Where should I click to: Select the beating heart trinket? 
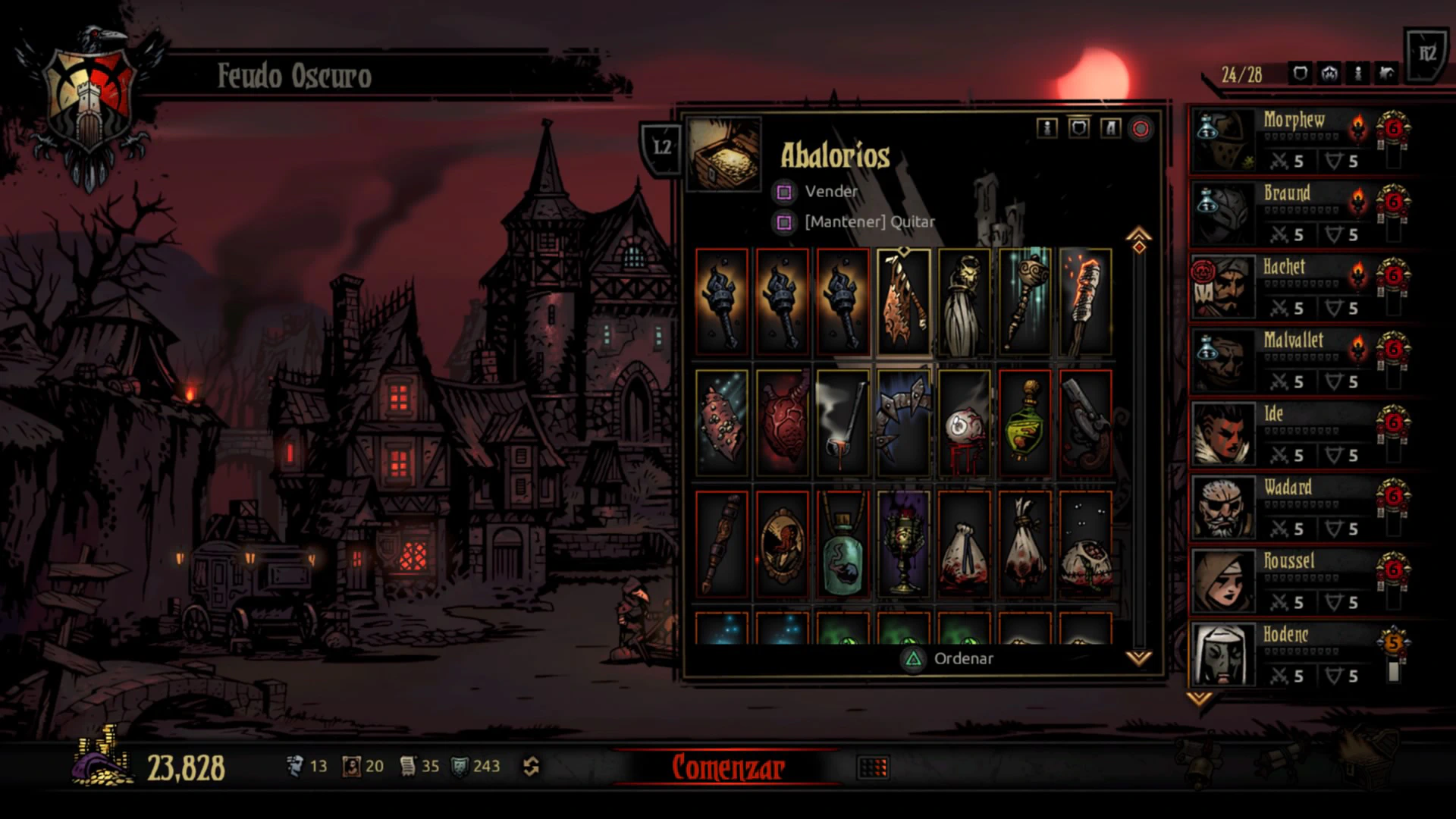[x=782, y=423]
